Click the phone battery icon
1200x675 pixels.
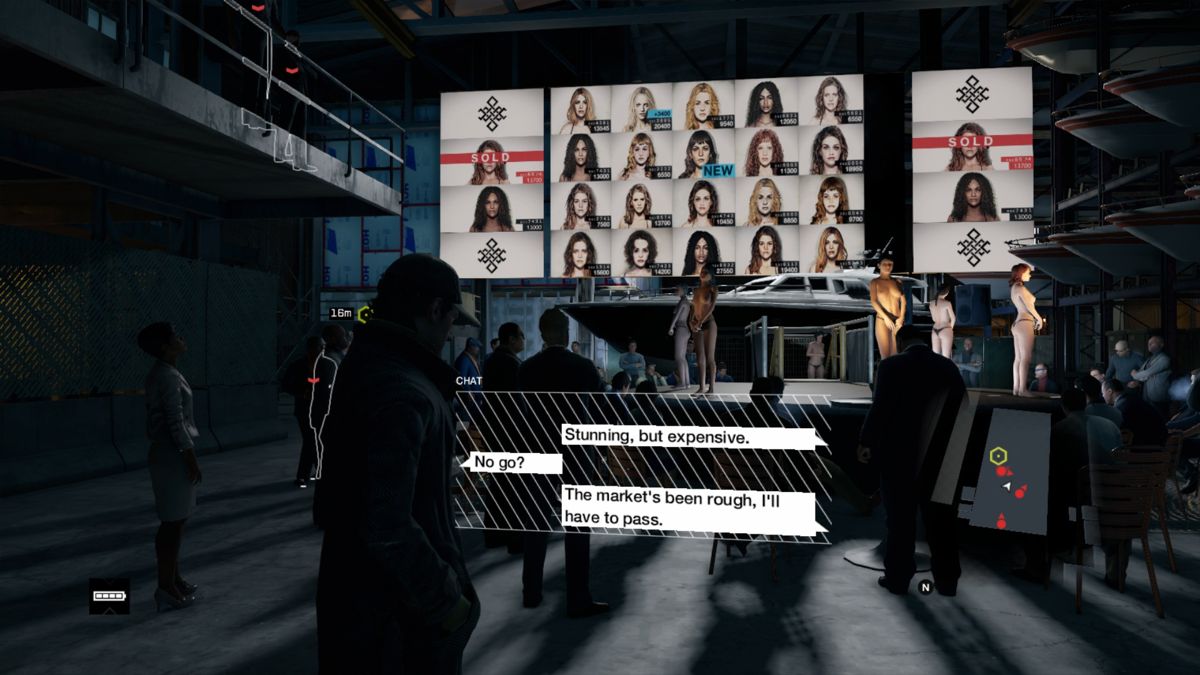(x=108, y=596)
